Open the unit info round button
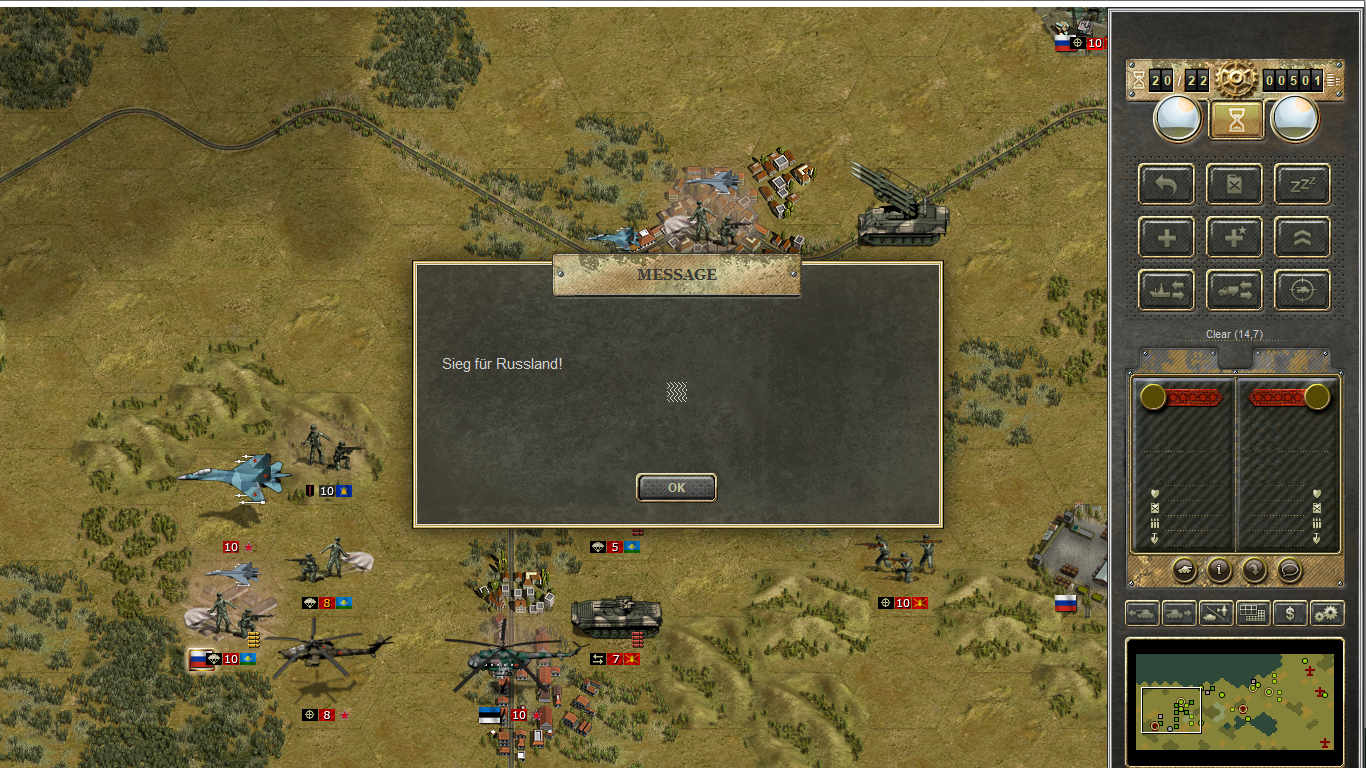This screenshot has width=1366, height=768. pyautogui.click(x=1219, y=570)
